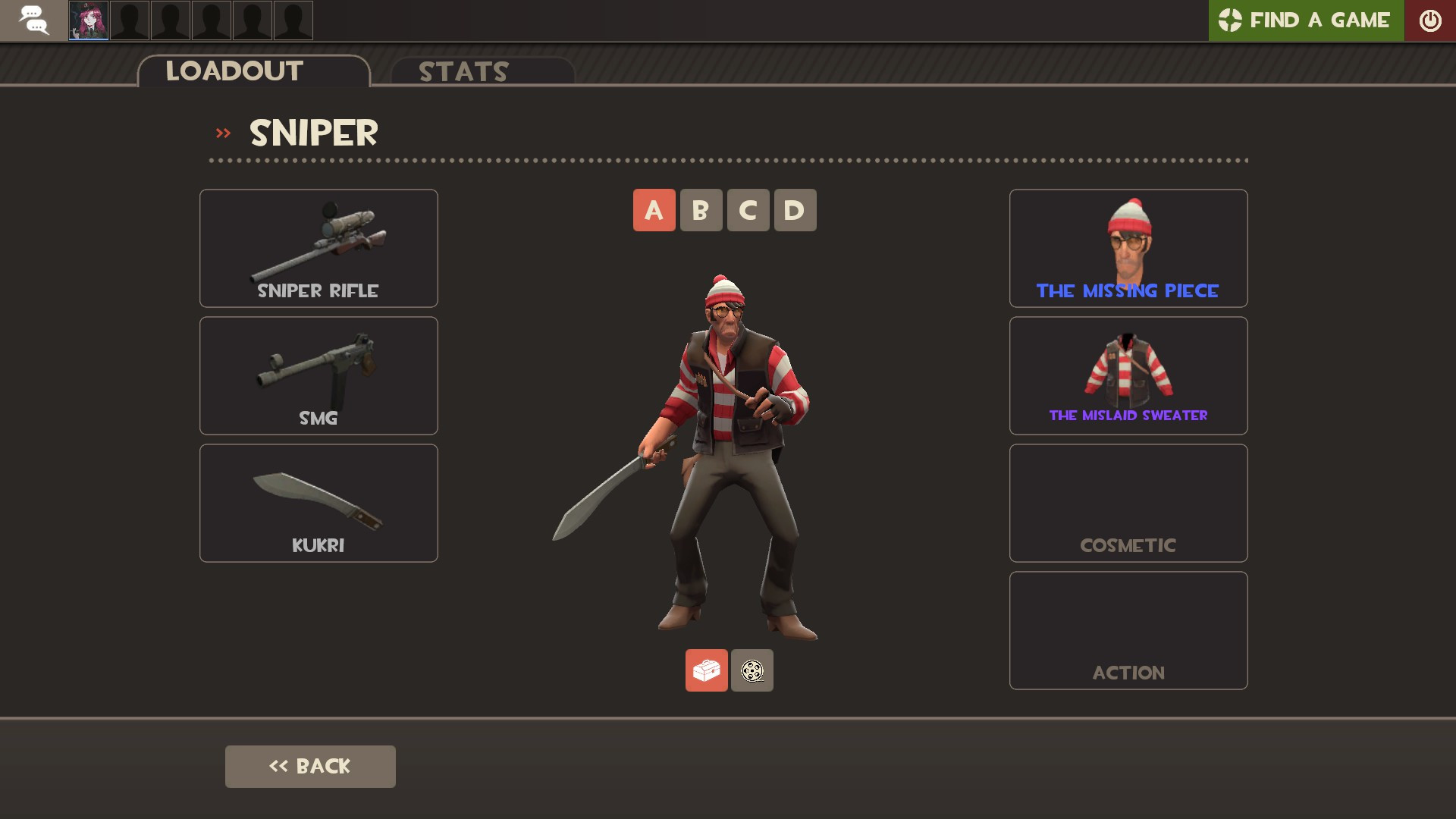
Task: Select the Sniper Rifle primary weapon slot
Action: coord(318,248)
